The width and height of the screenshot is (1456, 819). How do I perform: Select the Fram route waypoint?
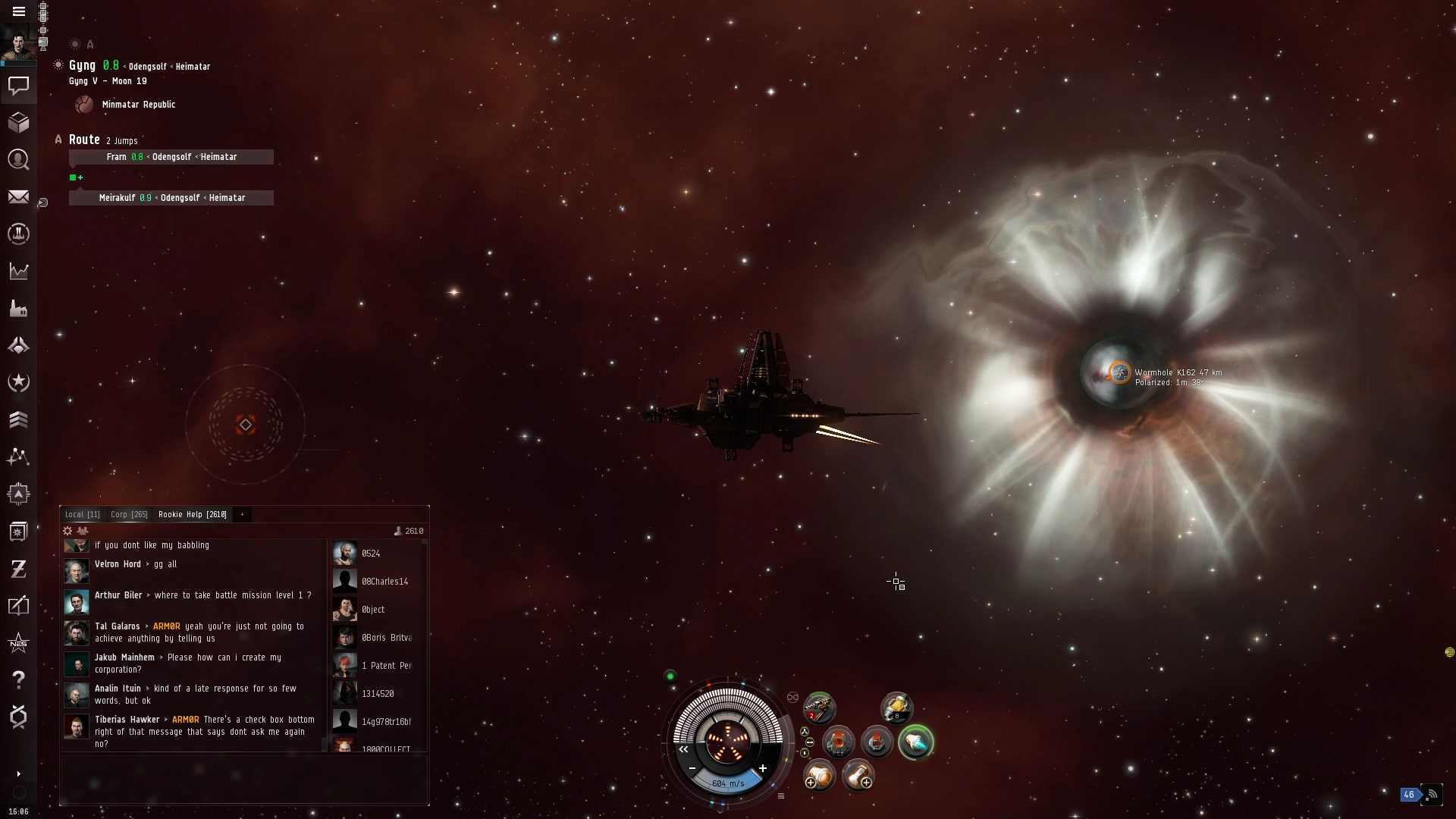tap(171, 157)
